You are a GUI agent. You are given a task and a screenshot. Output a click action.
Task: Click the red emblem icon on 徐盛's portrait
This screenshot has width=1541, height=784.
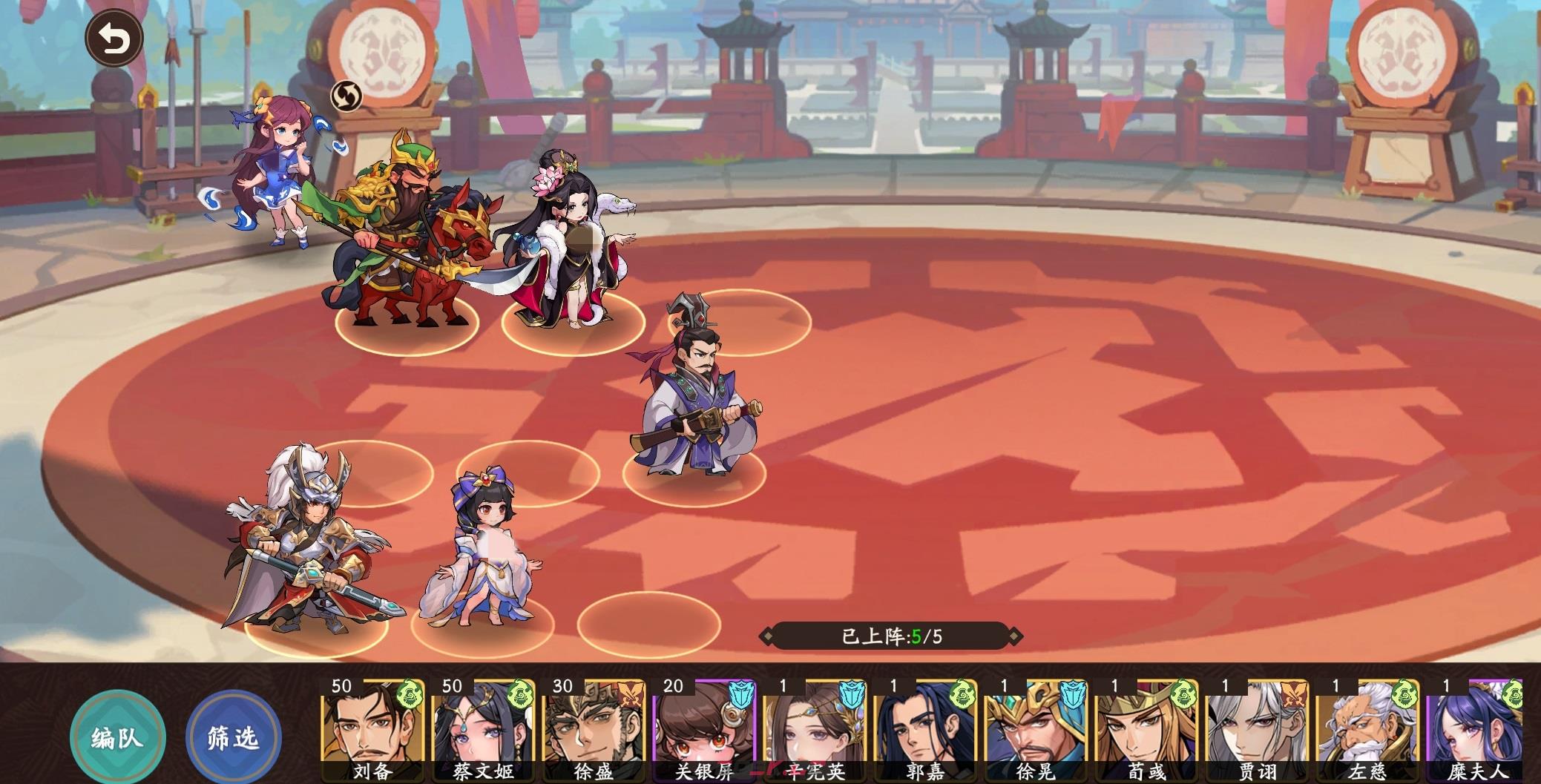click(631, 694)
